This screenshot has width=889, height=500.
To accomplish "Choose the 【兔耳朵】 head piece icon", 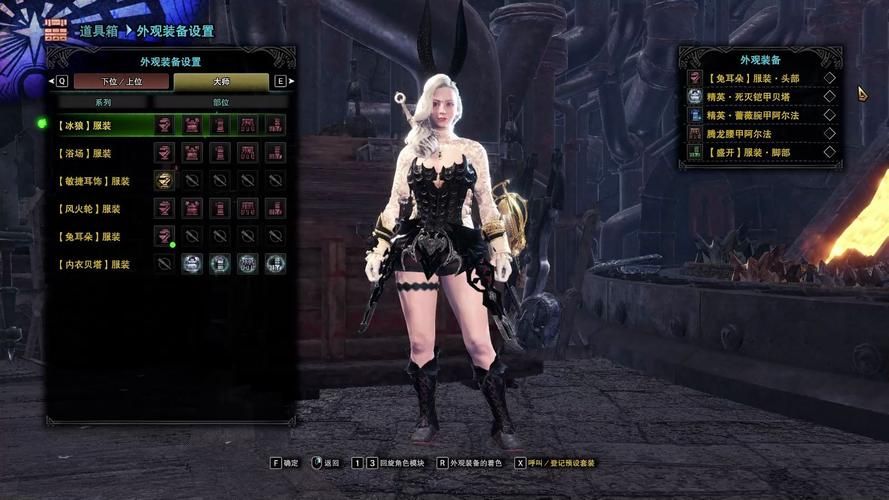I will (165, 236).
